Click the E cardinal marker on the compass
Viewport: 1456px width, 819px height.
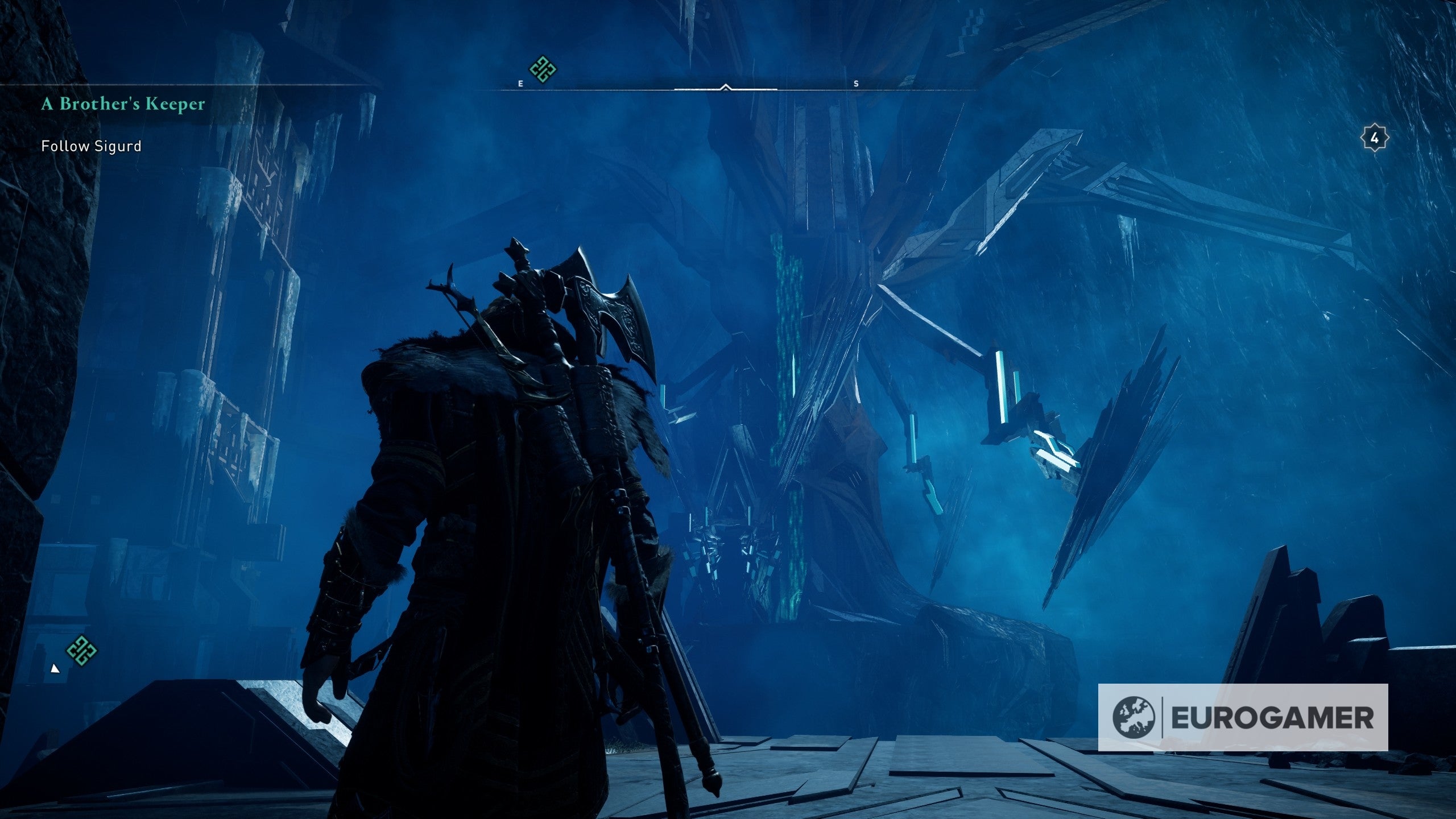(x=520, y=83)
